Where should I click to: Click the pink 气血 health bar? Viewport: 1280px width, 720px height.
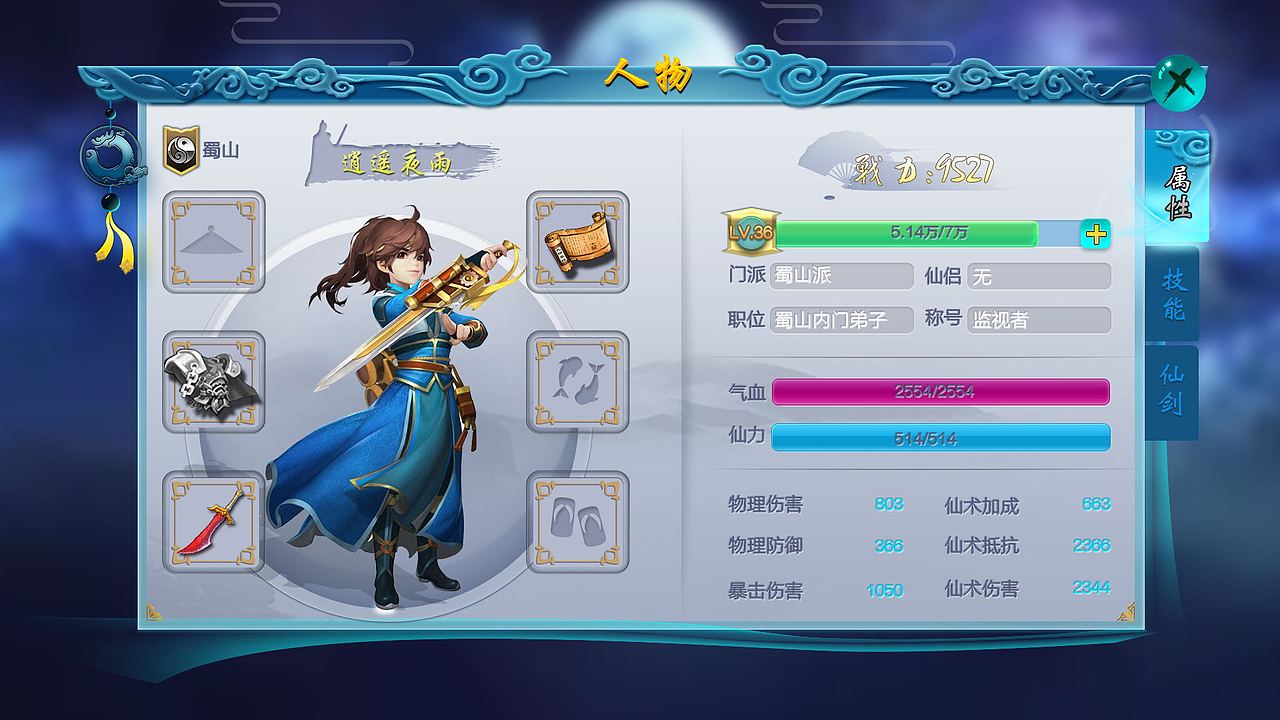coord(940,393)
